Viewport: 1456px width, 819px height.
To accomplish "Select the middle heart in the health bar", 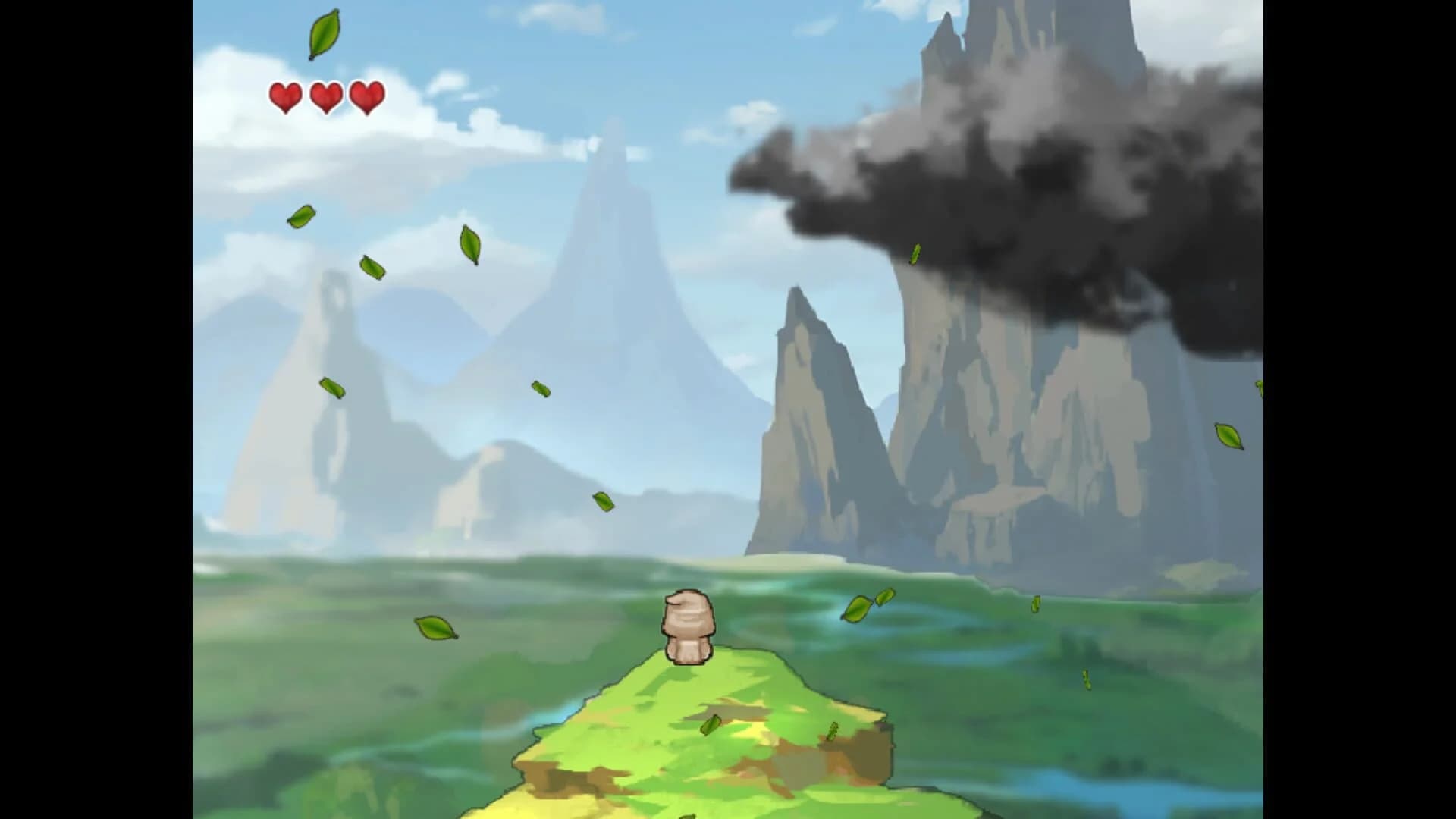I will coord(326,98).
